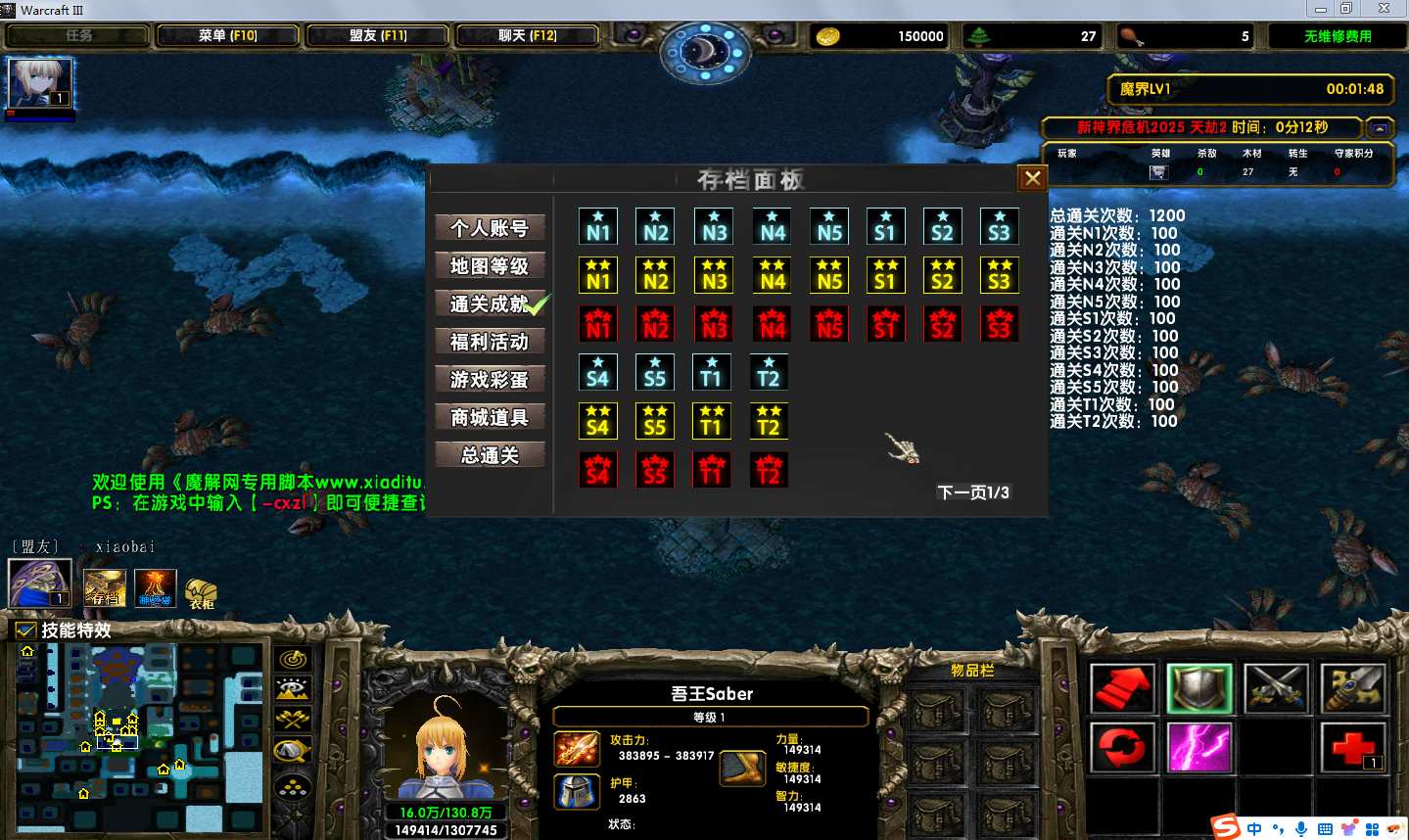The image size is (1409, 840).
Task: Select the red arrow move command
Action: pyautogui.click(x=1122, y=687)
